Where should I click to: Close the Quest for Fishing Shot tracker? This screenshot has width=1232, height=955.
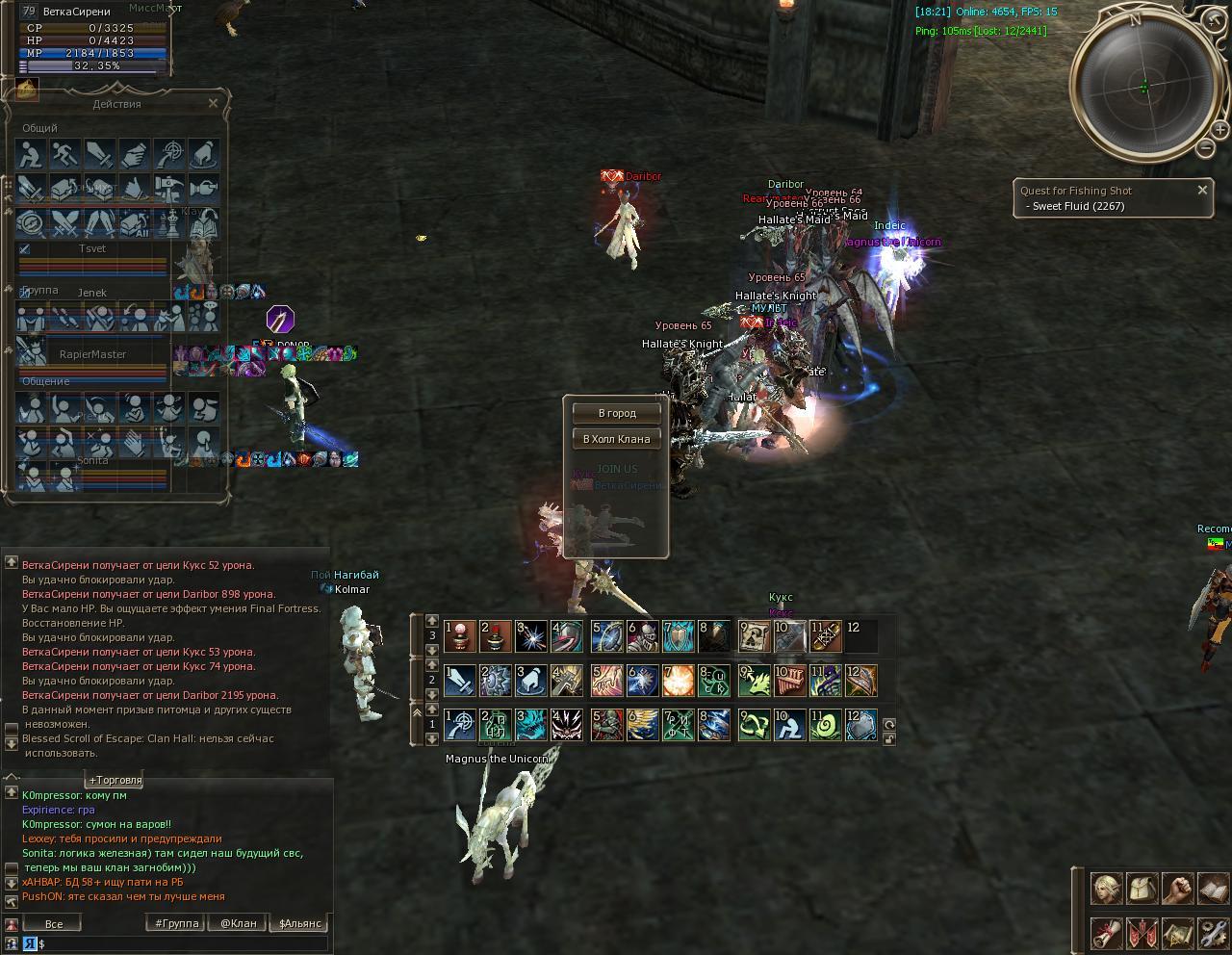1202,191
